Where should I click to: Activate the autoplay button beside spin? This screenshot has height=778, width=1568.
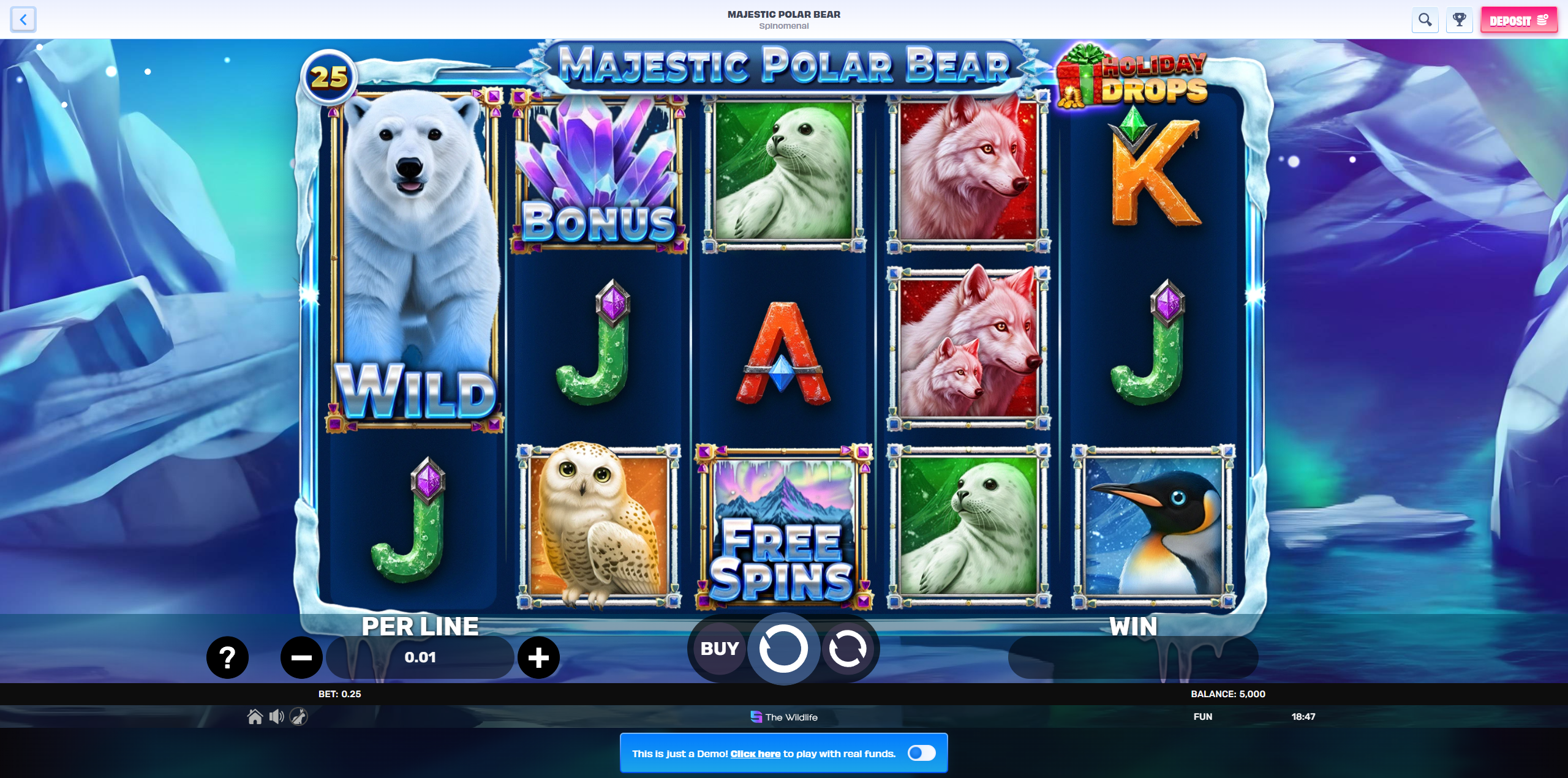pos(848,649)
